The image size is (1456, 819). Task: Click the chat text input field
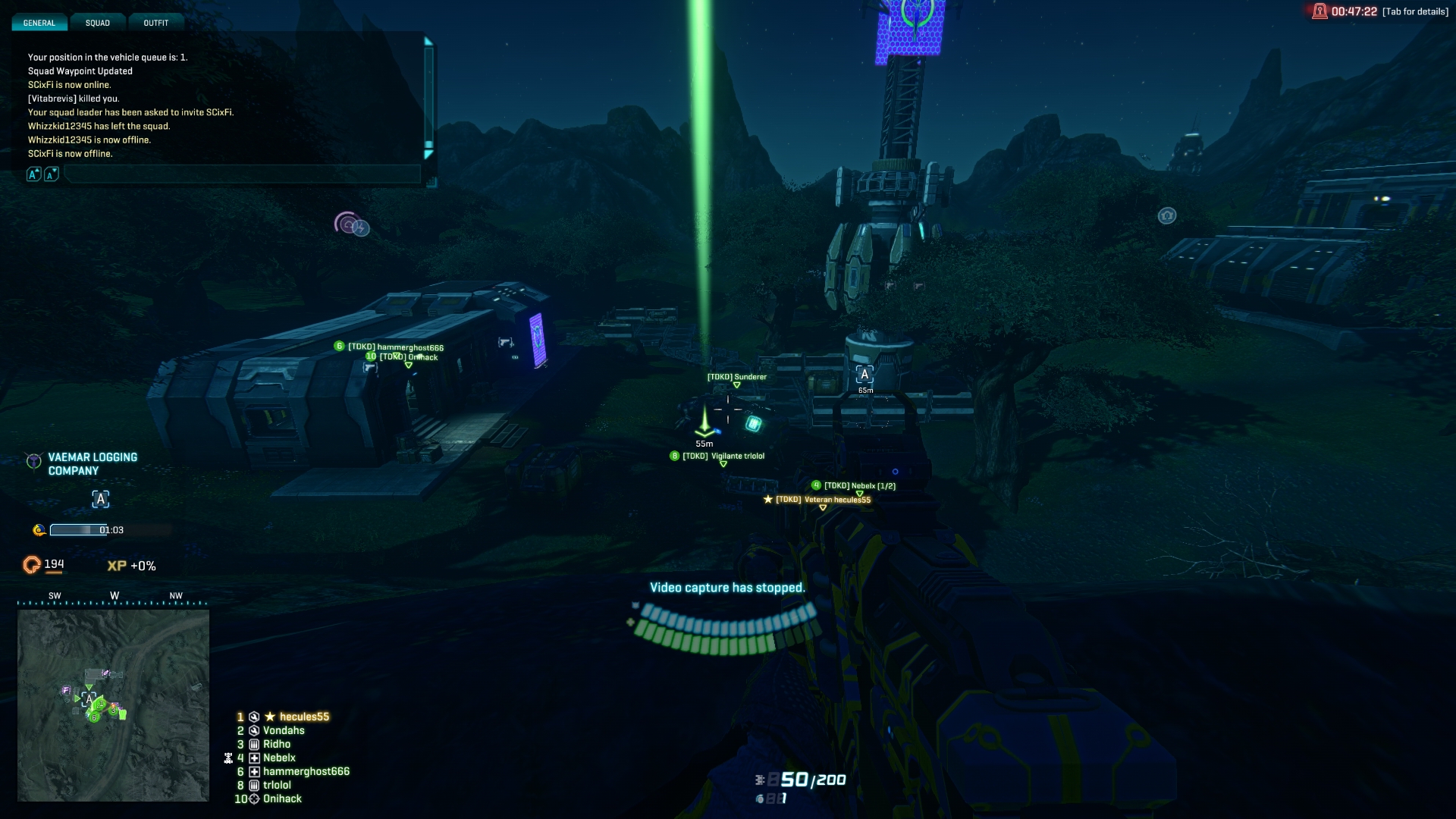click(x=243, y=174)
